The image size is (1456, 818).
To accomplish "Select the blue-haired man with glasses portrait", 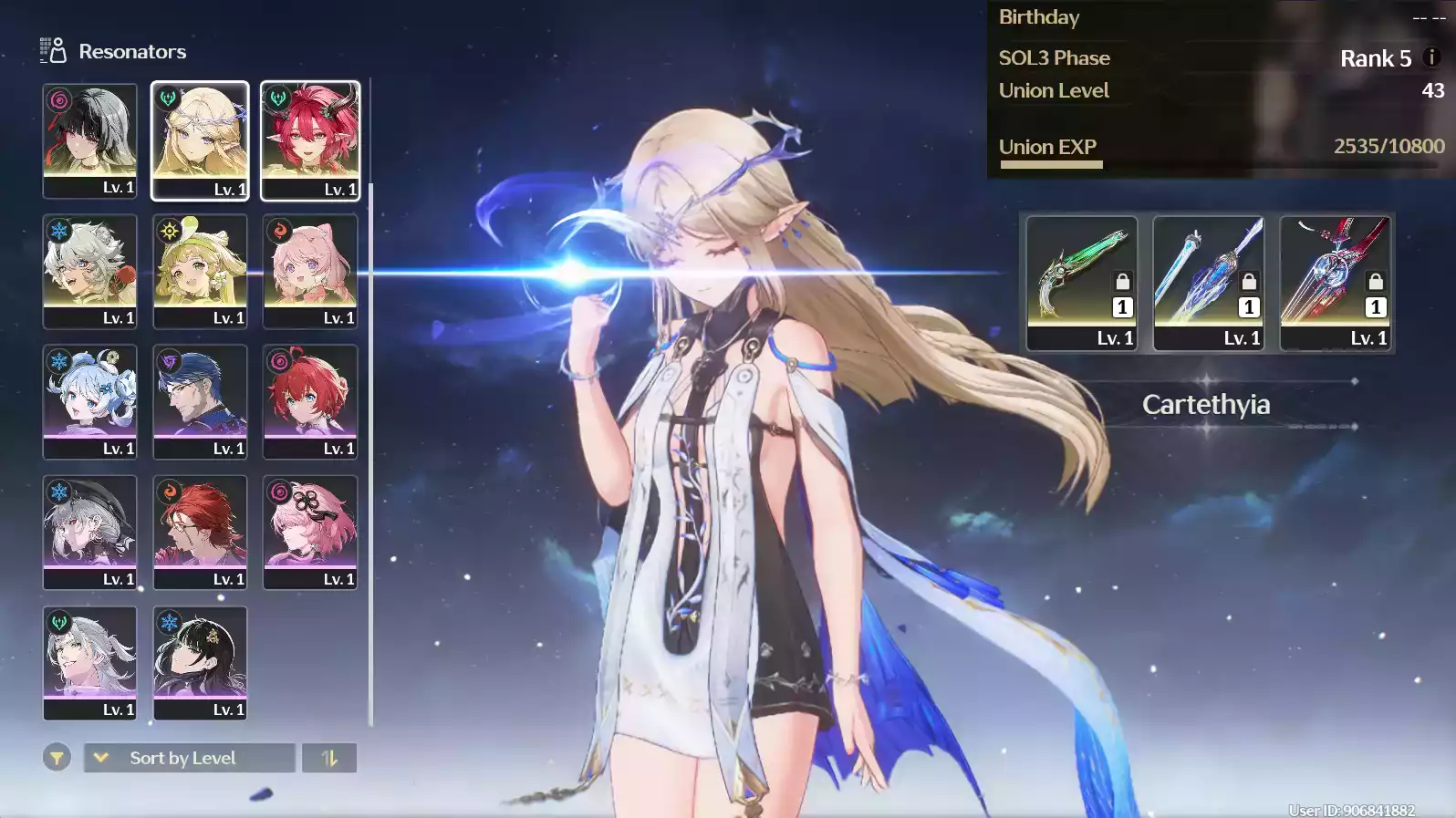I will (200, 401).
